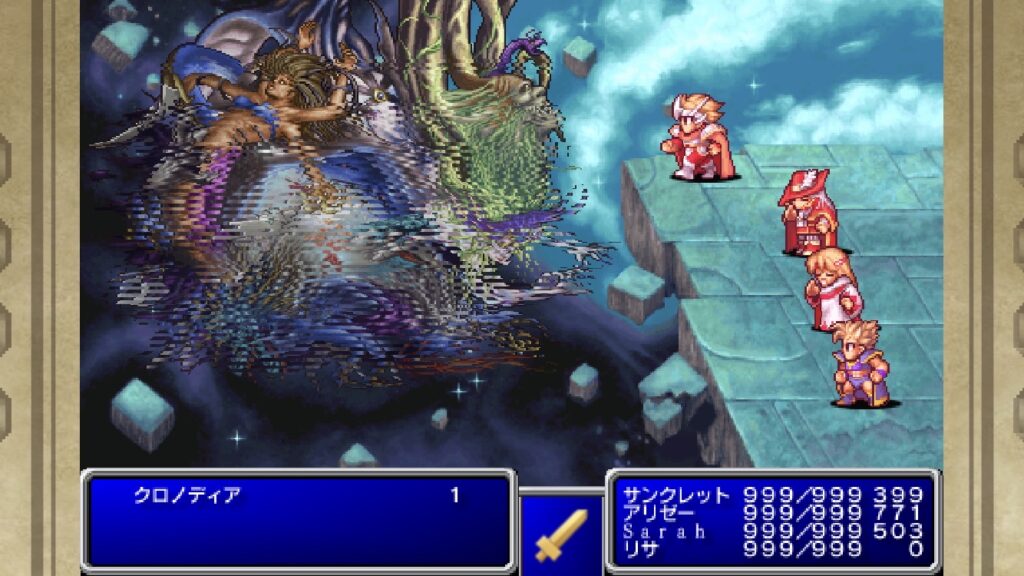This screenshot has height=576, width=1024.
Task: Select enemy クロノディア in the enemy list
Action: pyautogui.click(x=188, y=495)
